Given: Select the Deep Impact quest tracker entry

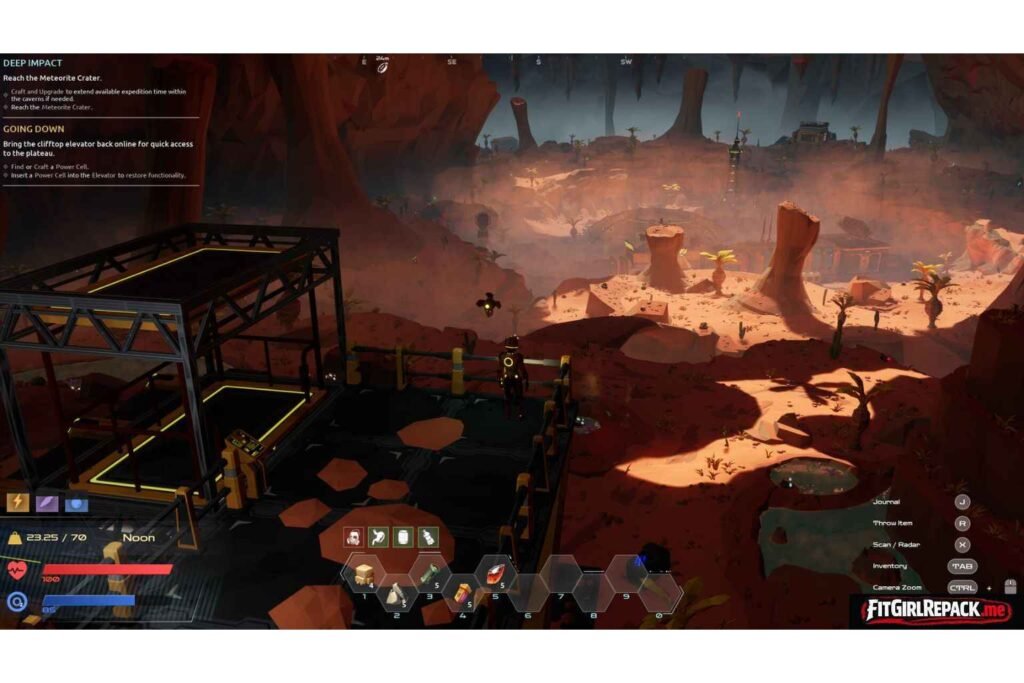Looking at the screenshot, I should coord(33,63).
